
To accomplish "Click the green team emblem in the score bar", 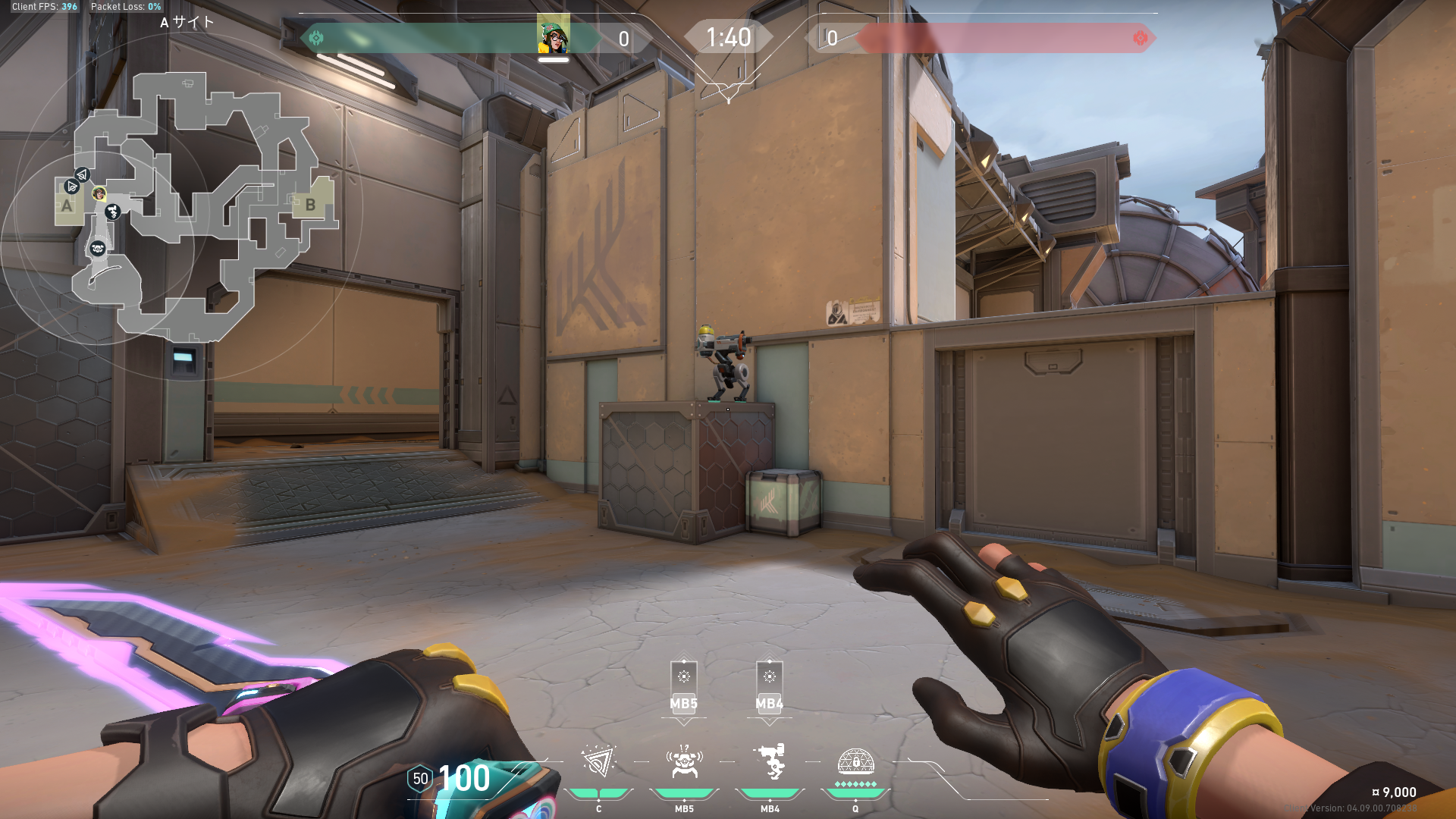I will pos(316,38).
